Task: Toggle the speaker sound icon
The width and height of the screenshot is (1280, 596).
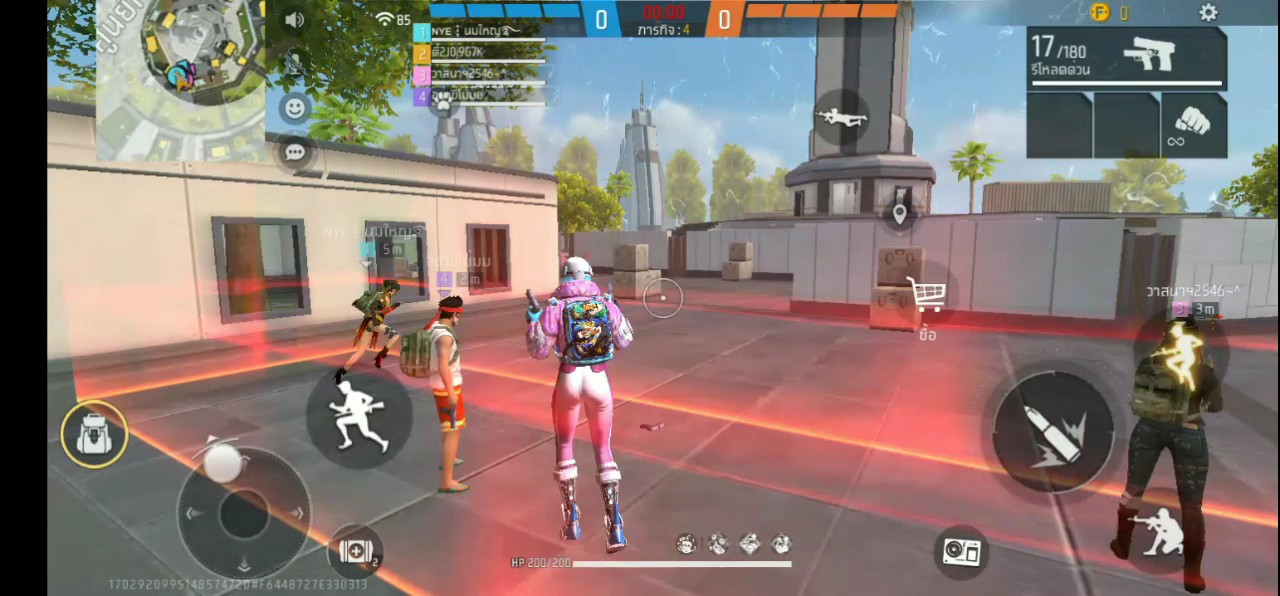Action: [x=294, y=20]
